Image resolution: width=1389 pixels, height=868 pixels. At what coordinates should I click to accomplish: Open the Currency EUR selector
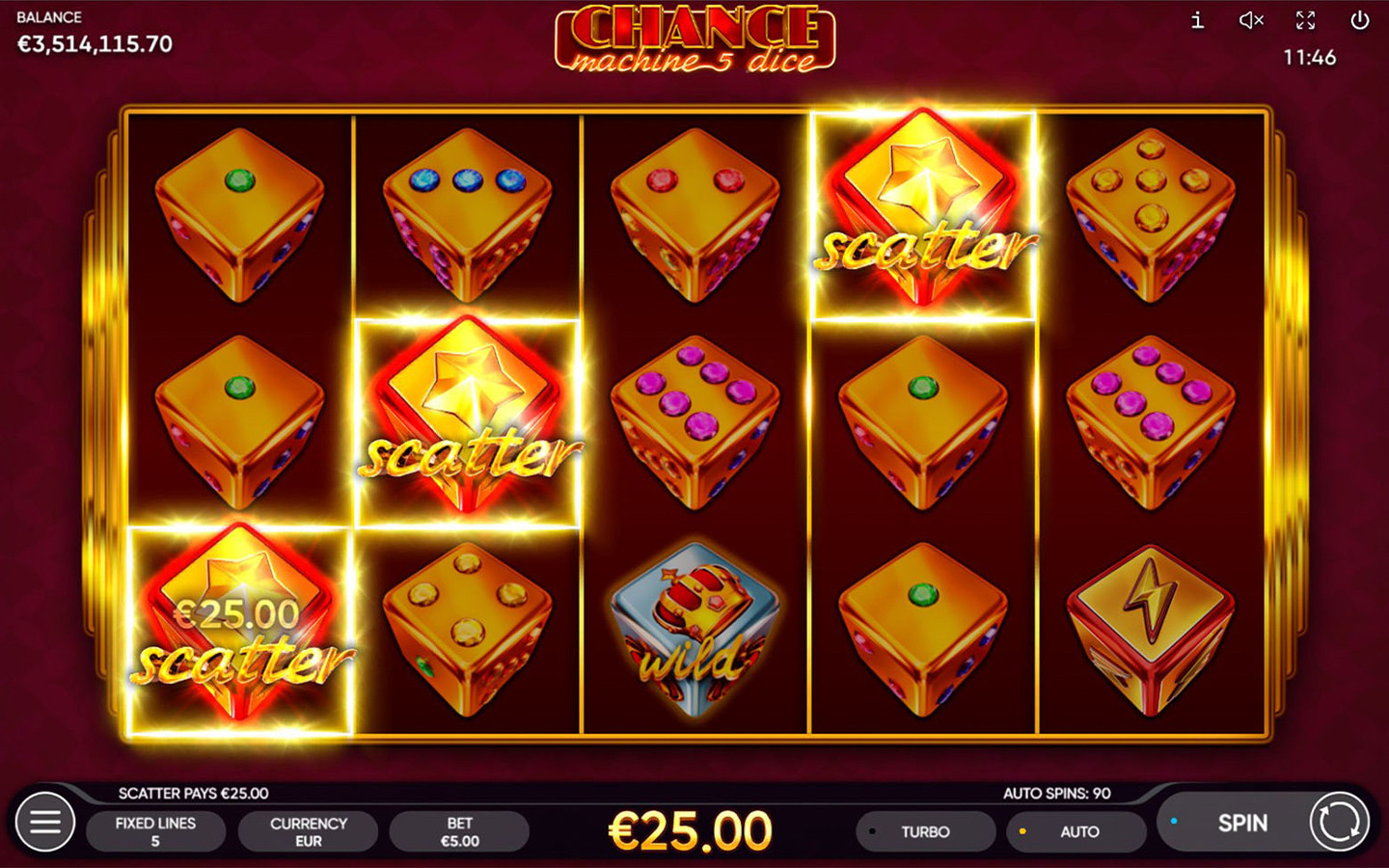tap(308, 830)
